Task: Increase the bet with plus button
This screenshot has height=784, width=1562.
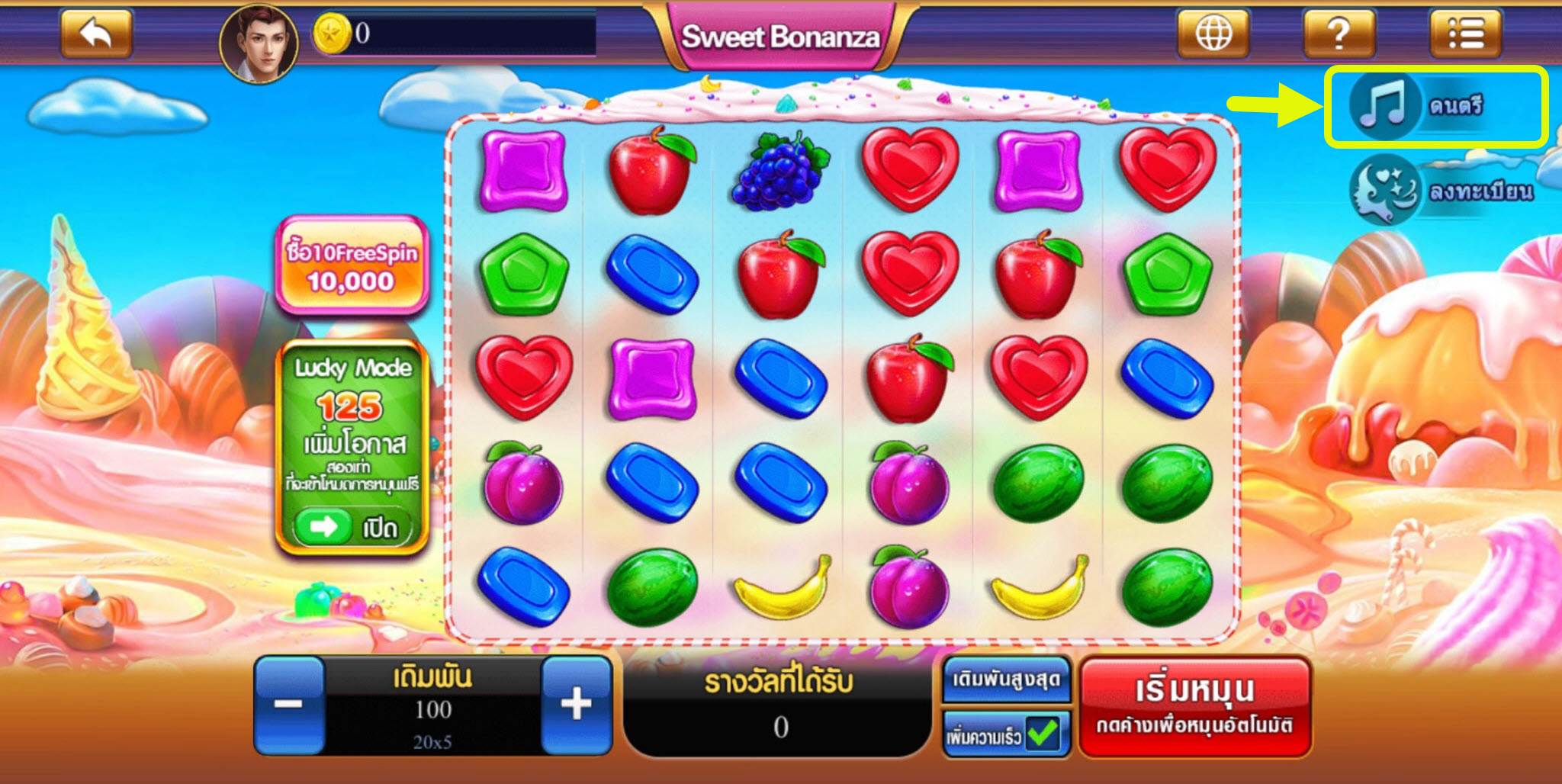Action: [576, 705]
